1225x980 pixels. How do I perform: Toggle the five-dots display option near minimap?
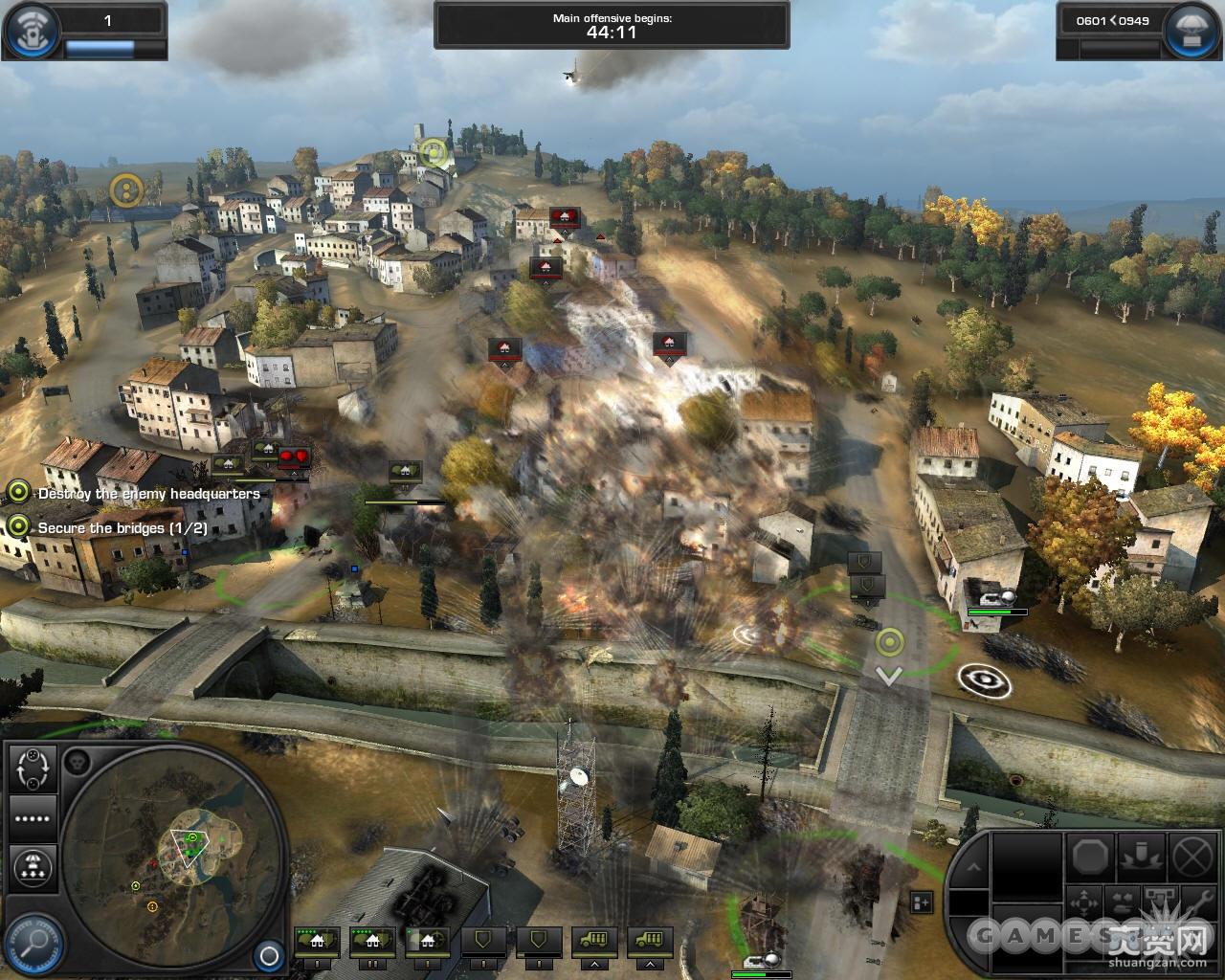[x=32, y=818]
